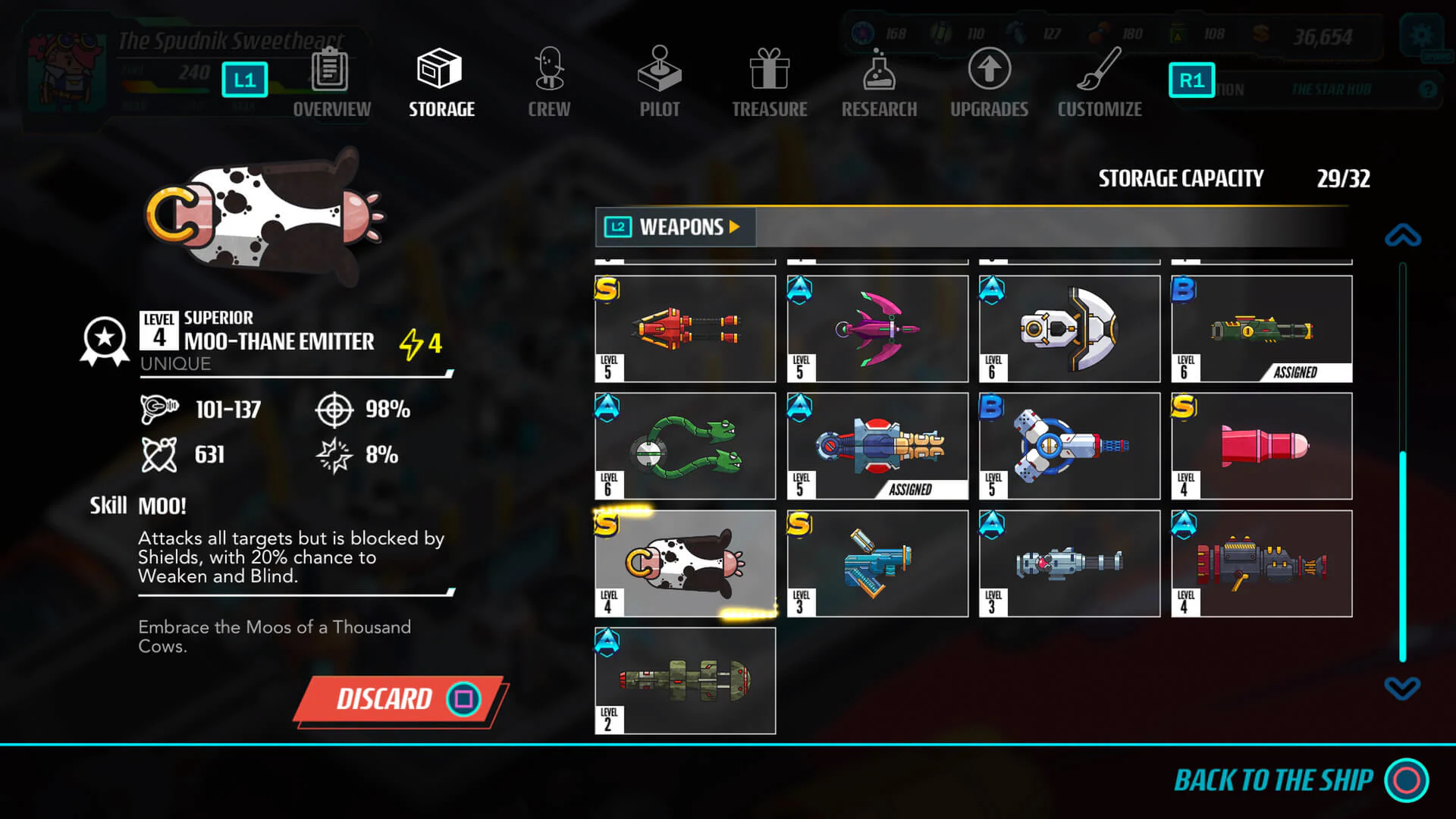Select the Upgrades arrow icon
1456x819 pixels.
point(988,72)
